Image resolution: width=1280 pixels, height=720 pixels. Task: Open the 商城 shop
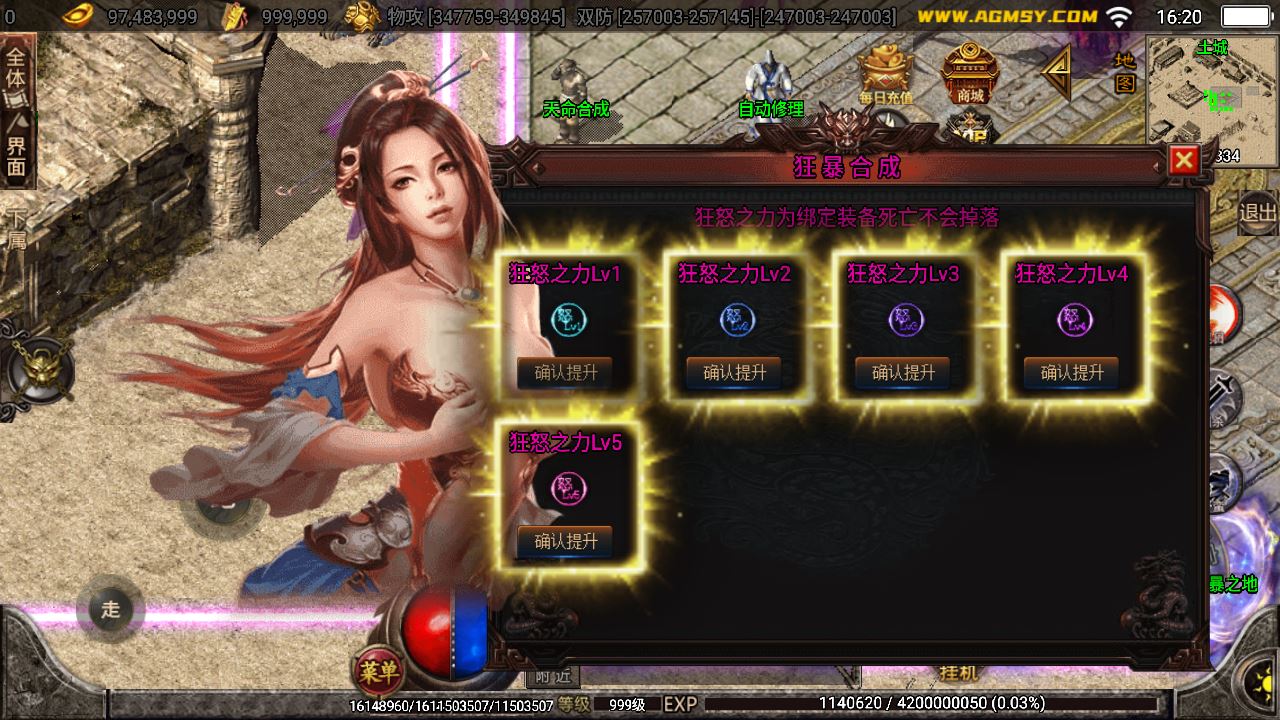coord(969,74)
